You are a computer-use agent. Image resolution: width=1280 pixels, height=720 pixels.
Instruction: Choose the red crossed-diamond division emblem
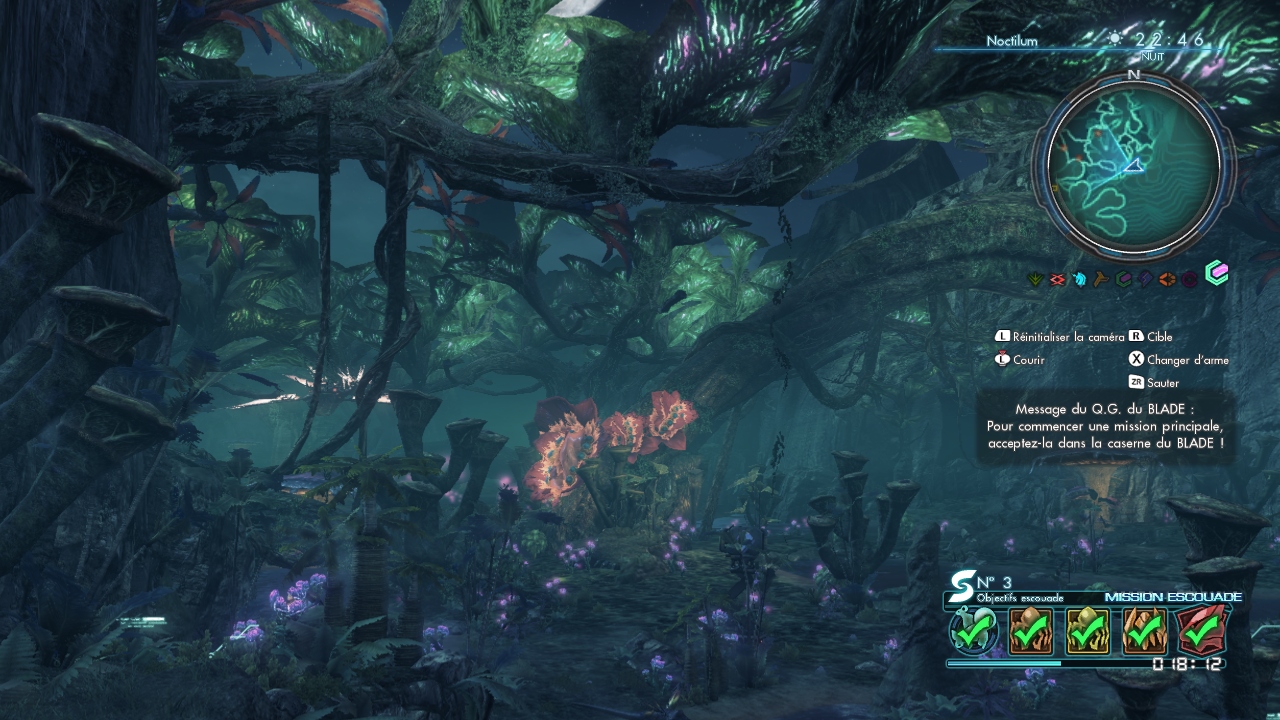(1059, 279)
